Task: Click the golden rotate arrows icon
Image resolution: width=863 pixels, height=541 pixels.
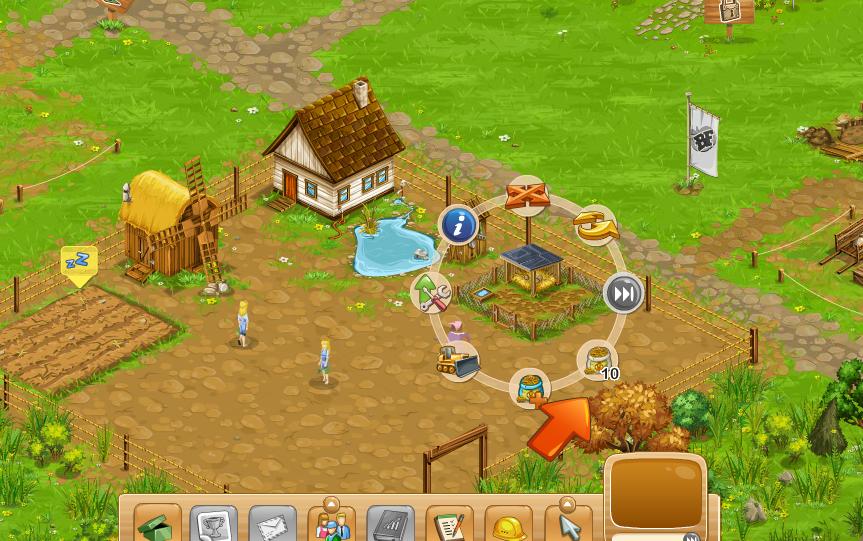Action: pyautogui.click(x=596, y=226)
